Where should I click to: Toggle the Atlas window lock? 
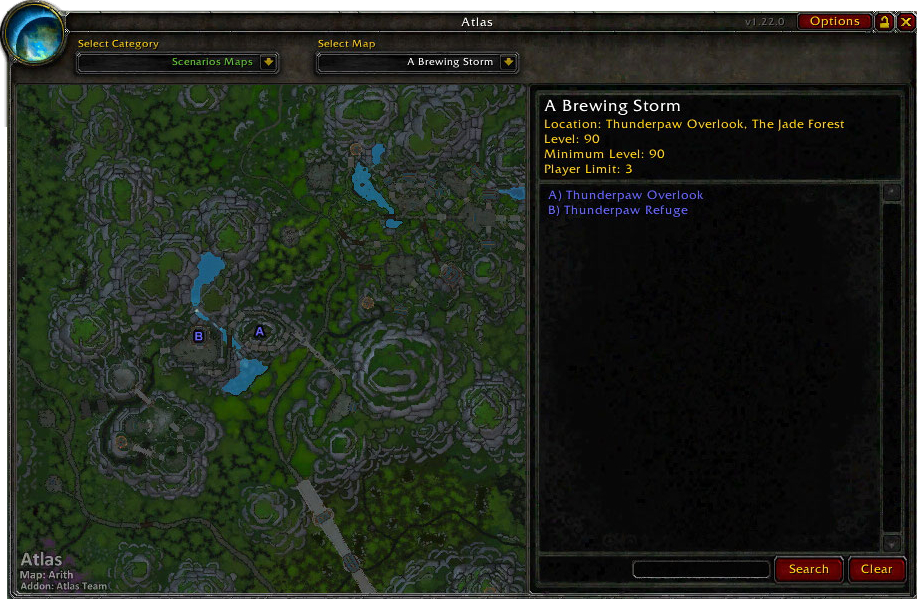(884, 21)
